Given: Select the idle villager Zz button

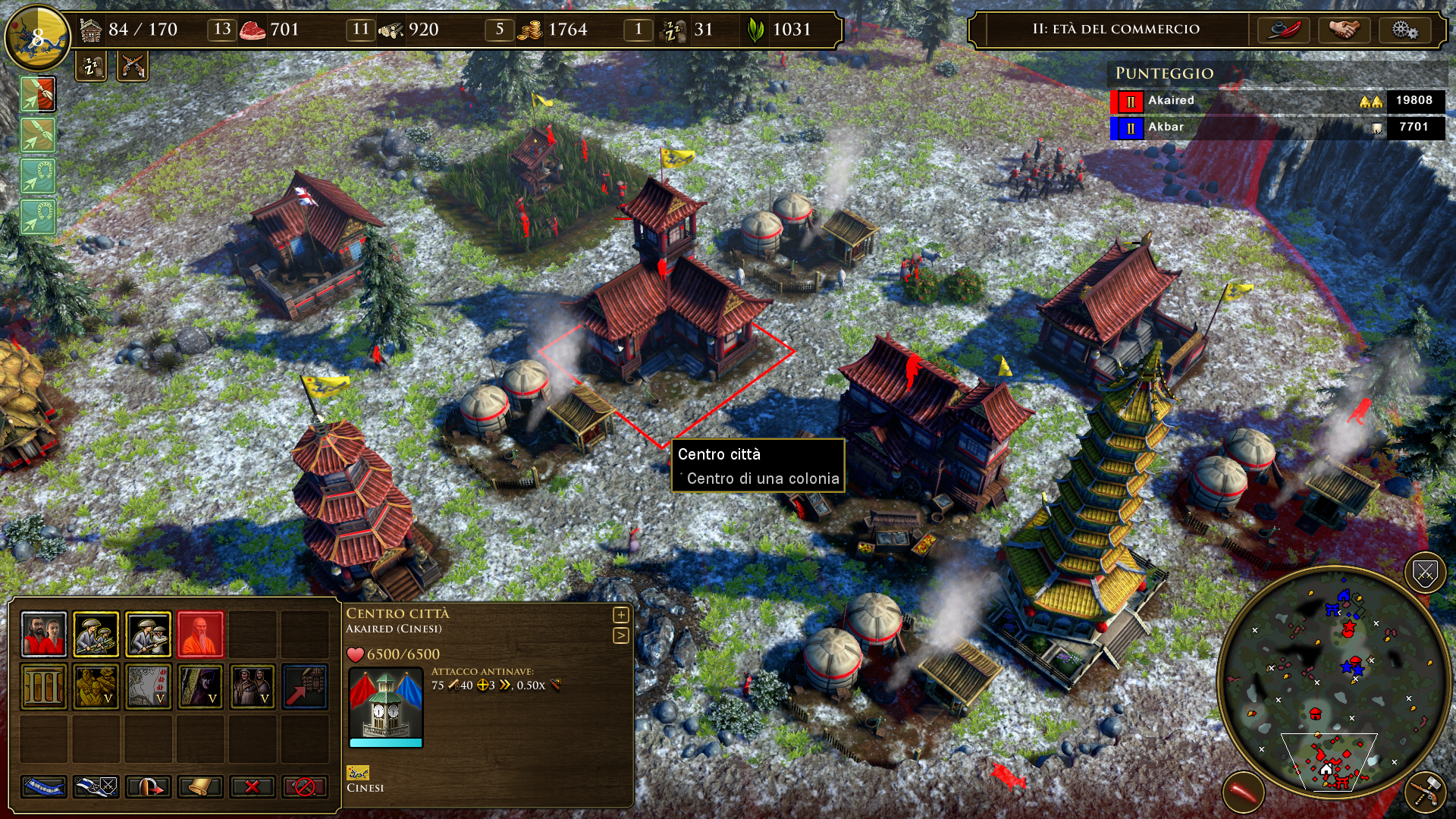Looking at the screenshot, I should tap(89, 67).
